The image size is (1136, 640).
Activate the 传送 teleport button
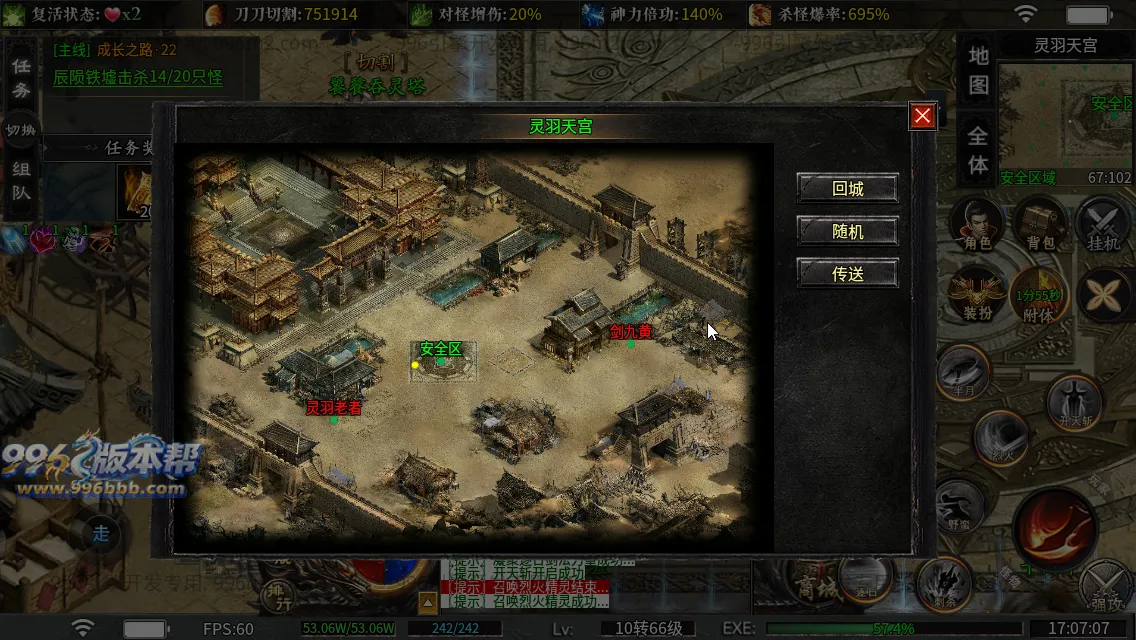click(847, 273)
